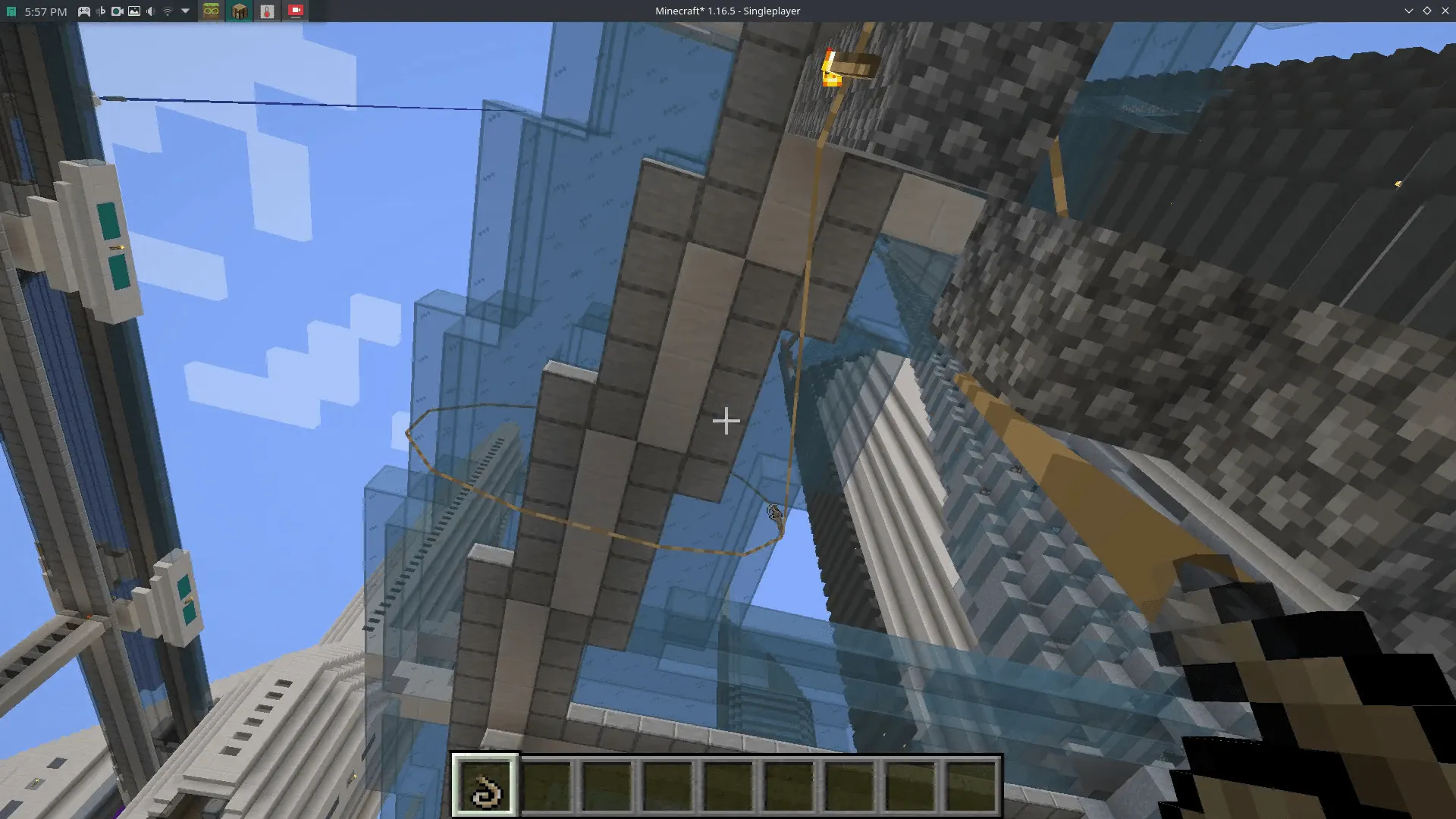The height and width of the screenshot is (819, 1456).
Task: Click the Minecraft 1.16.5 Singleplayer title
Action: [x=726, y=11]
